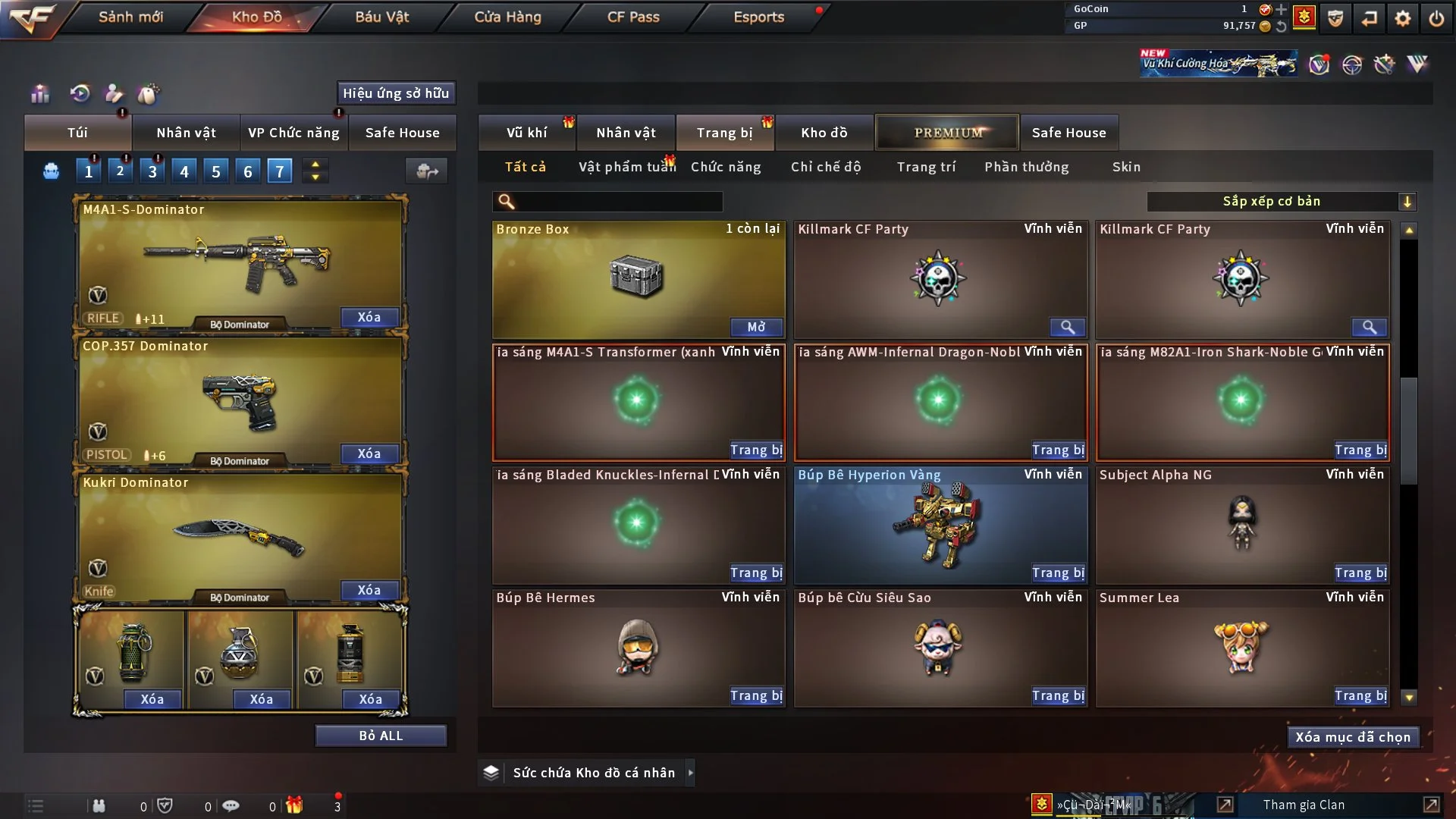1456x819 pixels.
Task: Switch to the Báu Vật menu
Action: tap(381, 17)
